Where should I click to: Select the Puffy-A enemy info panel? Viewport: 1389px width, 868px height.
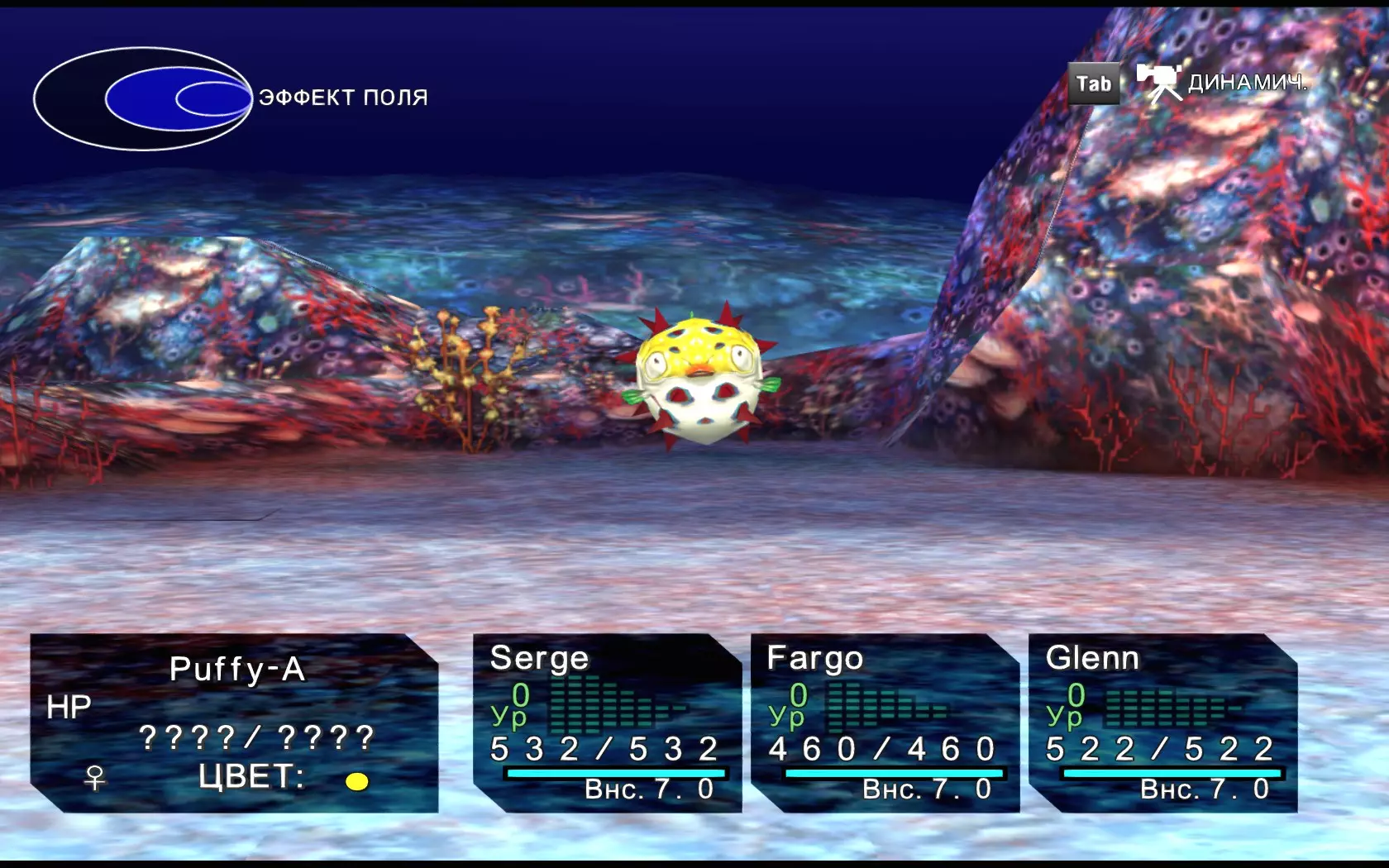(x=234, y=723)
